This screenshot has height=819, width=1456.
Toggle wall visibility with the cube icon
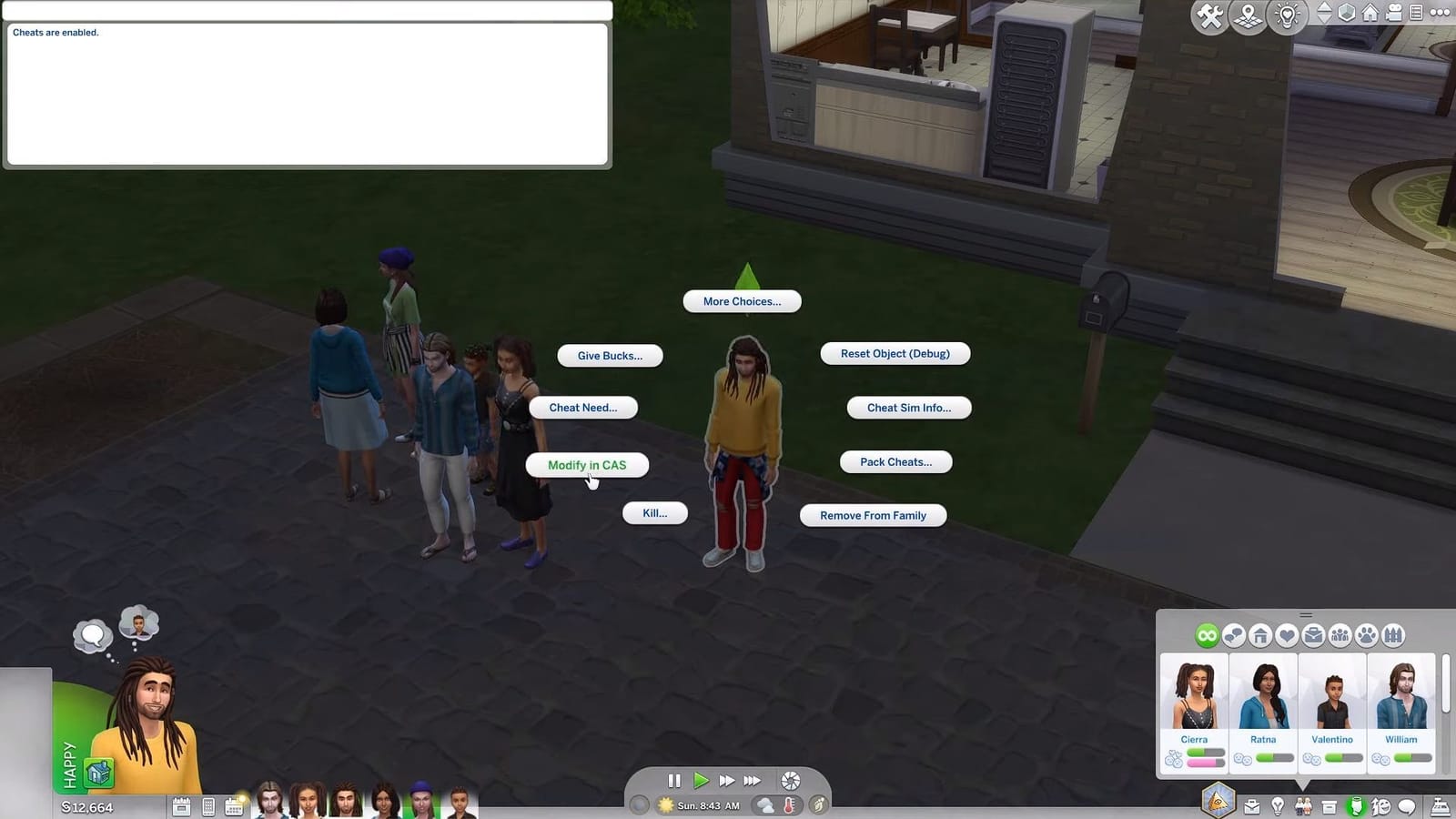(x=1345, y=13)
